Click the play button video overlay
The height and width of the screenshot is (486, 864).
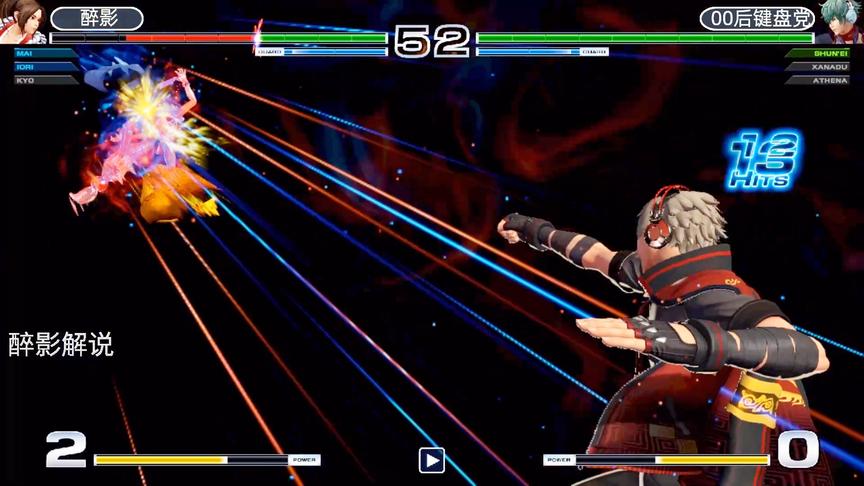431,460
